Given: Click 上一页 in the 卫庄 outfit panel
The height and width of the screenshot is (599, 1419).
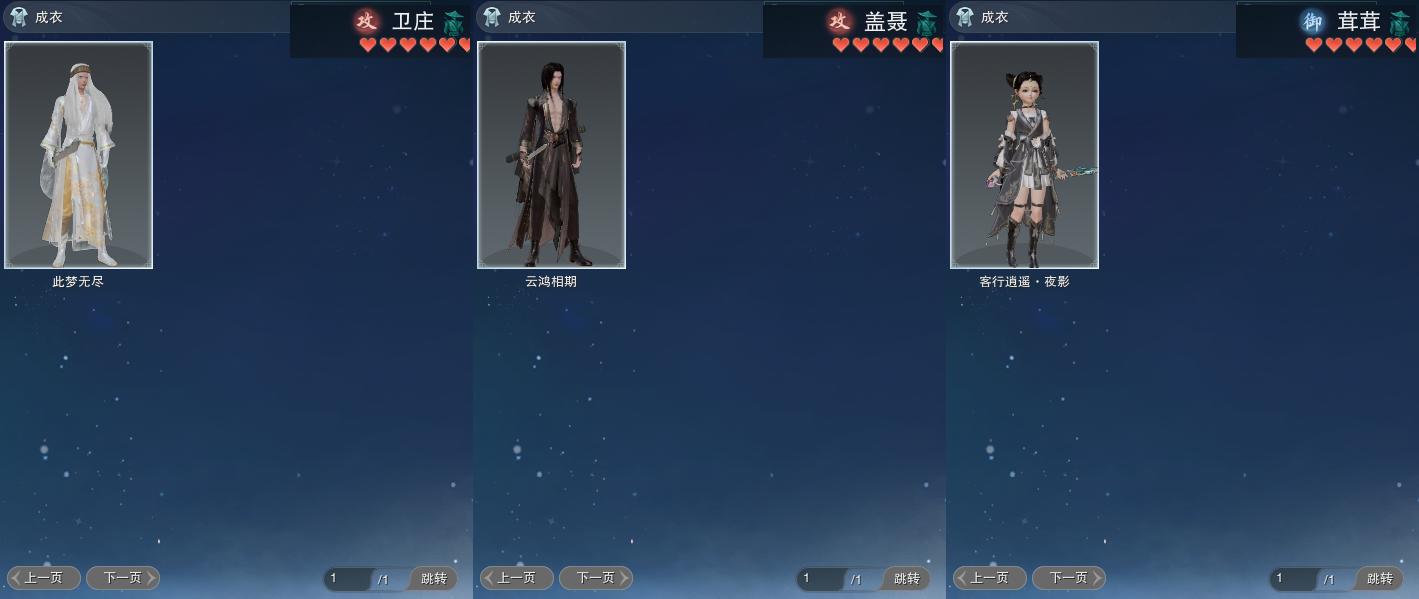Looking at the screenshot, I should 44,578.
